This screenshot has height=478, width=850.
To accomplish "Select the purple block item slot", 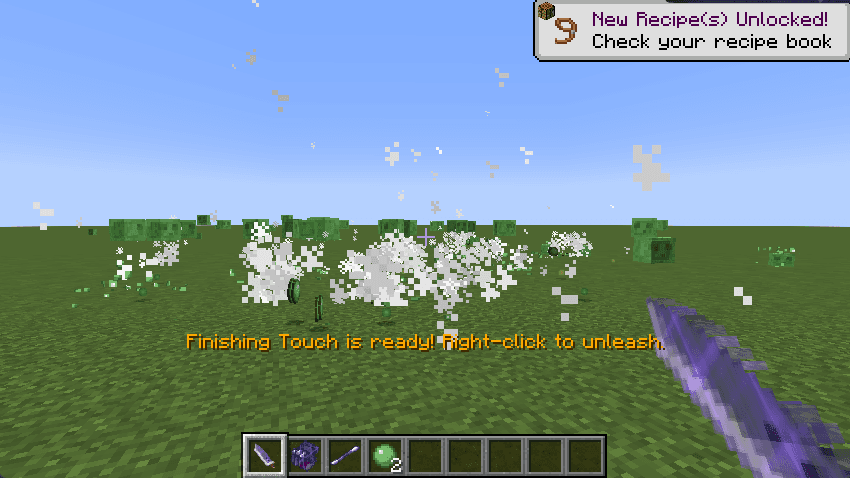I will pos(305,456).
